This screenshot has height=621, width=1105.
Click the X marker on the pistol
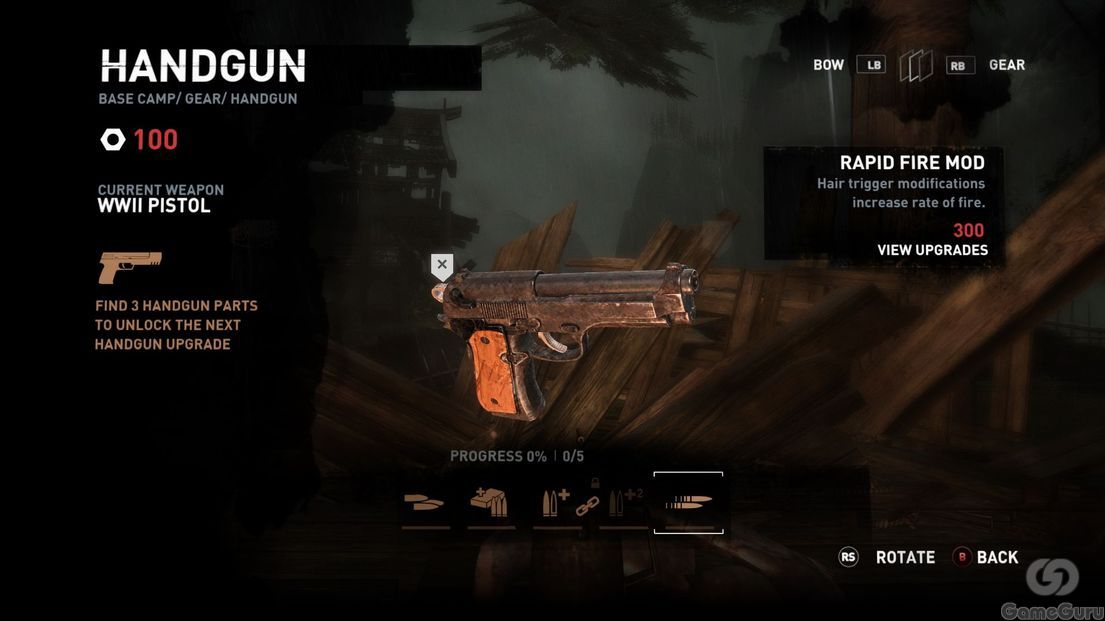(442, 265)
